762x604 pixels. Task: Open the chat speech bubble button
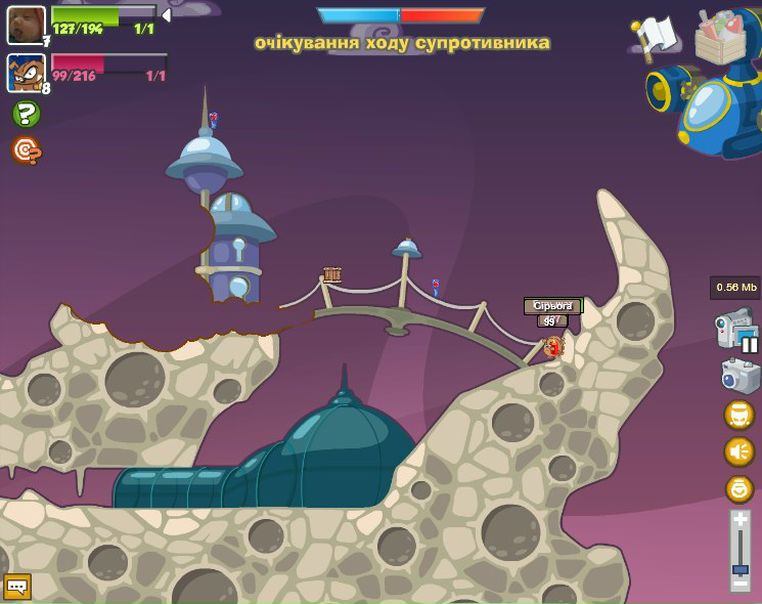16,587
